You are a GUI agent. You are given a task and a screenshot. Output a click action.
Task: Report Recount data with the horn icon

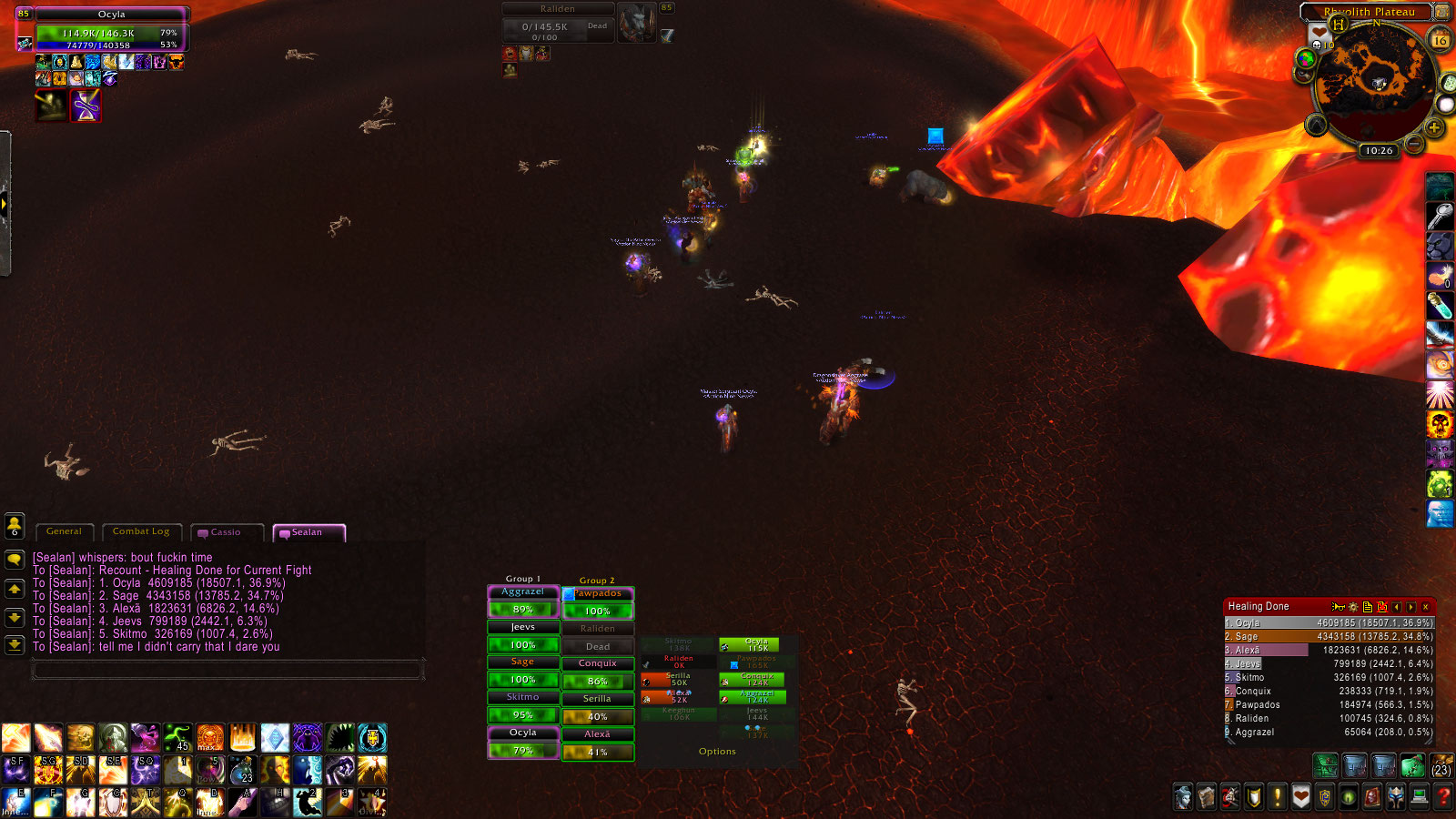[x=1338, y=607]
